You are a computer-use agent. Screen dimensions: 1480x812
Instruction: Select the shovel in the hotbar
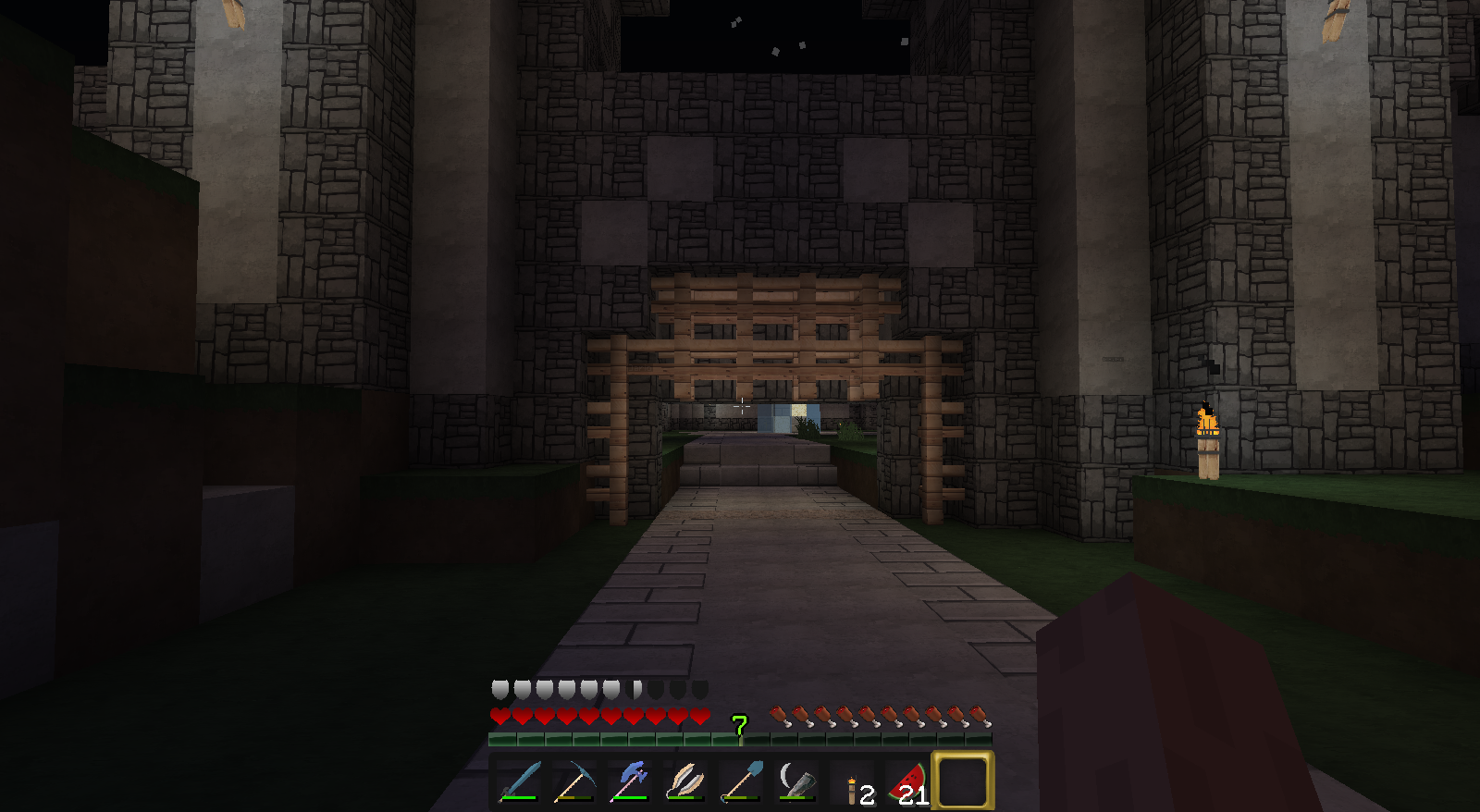point(741,781)
